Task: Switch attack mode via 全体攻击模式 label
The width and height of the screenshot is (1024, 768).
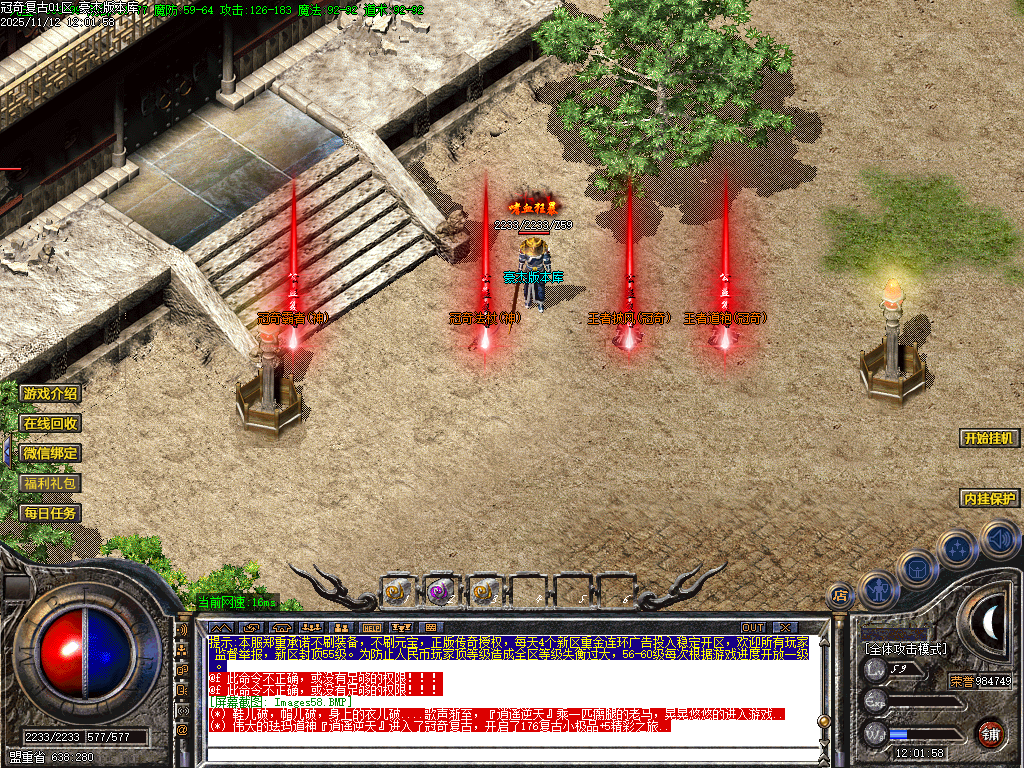Action: pos(905,649)
